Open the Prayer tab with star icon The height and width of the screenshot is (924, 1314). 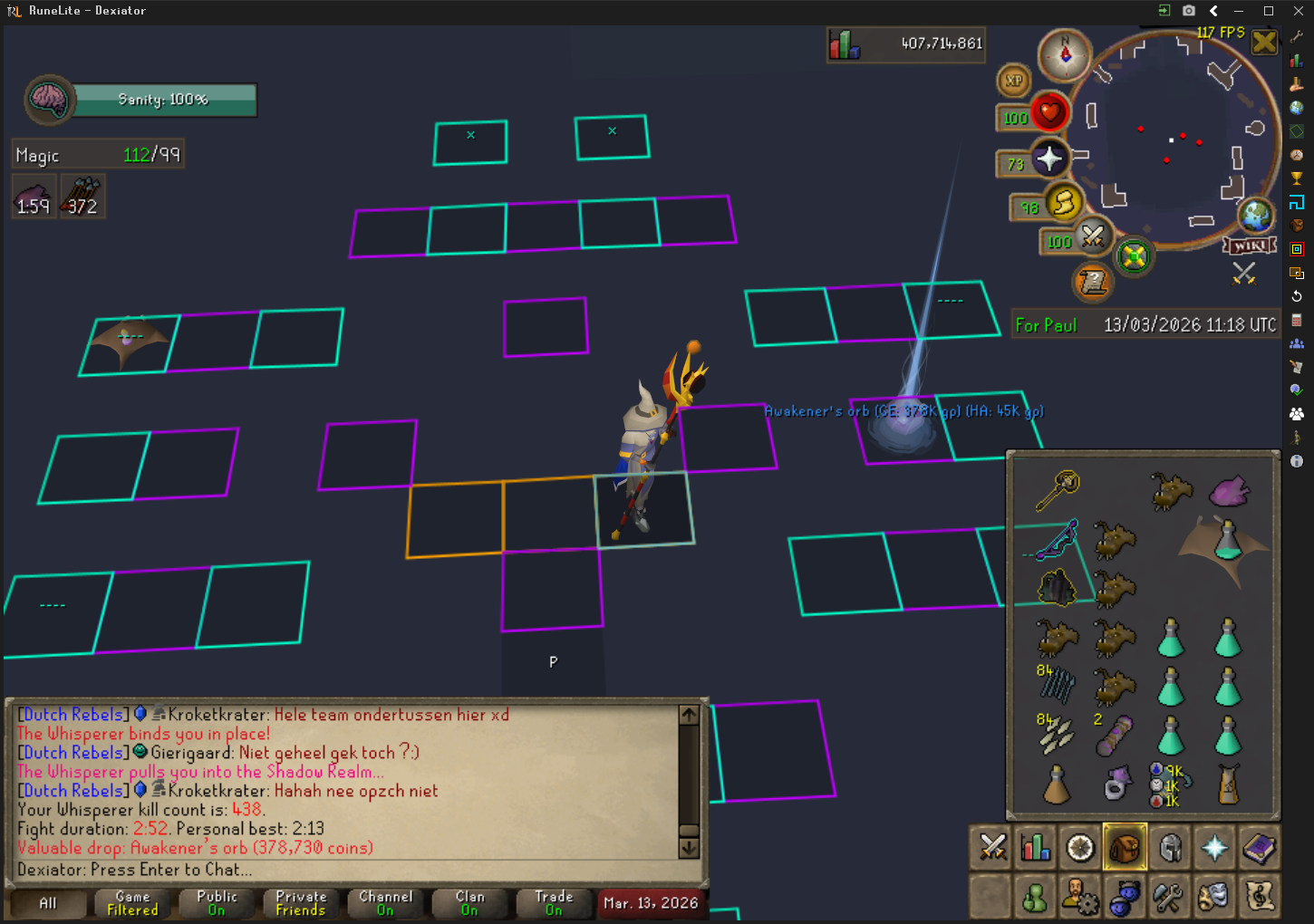click(1214, 848)
